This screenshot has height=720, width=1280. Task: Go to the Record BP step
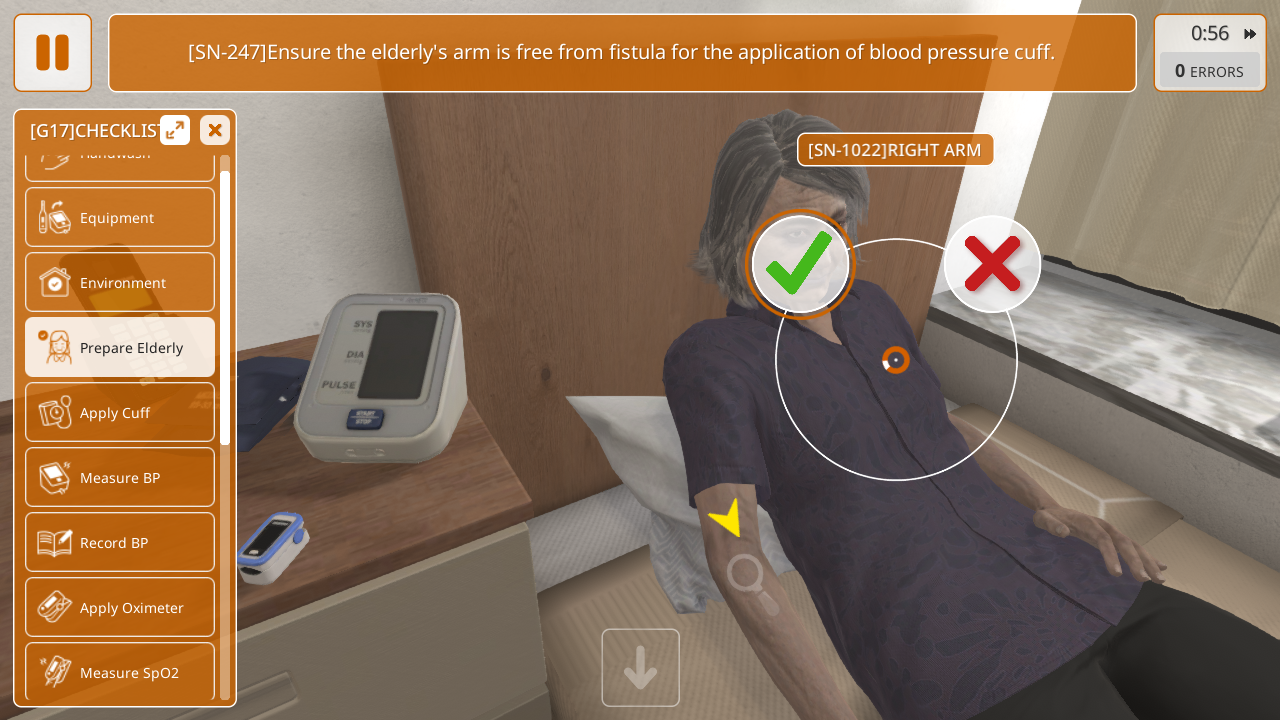click(120, 542)
